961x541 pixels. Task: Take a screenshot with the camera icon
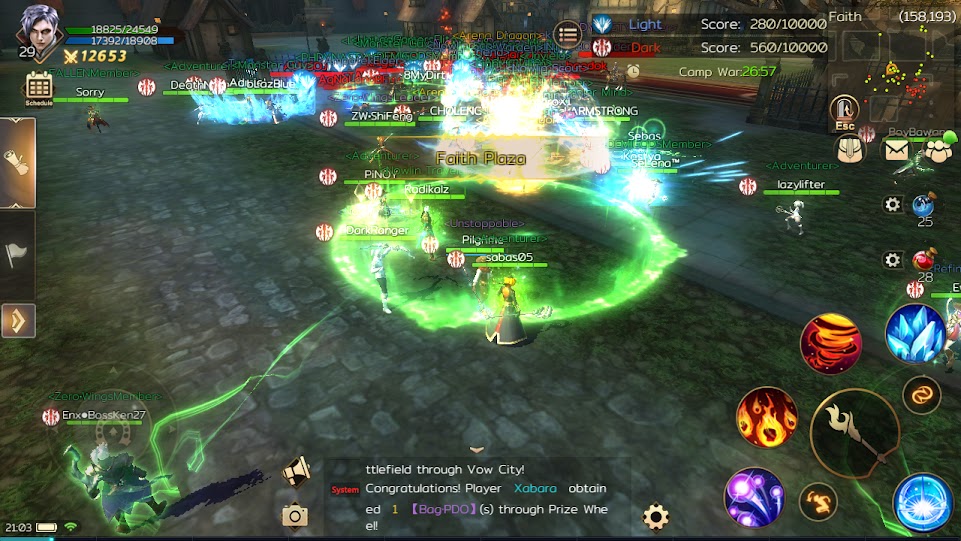[x=295, y=515]
